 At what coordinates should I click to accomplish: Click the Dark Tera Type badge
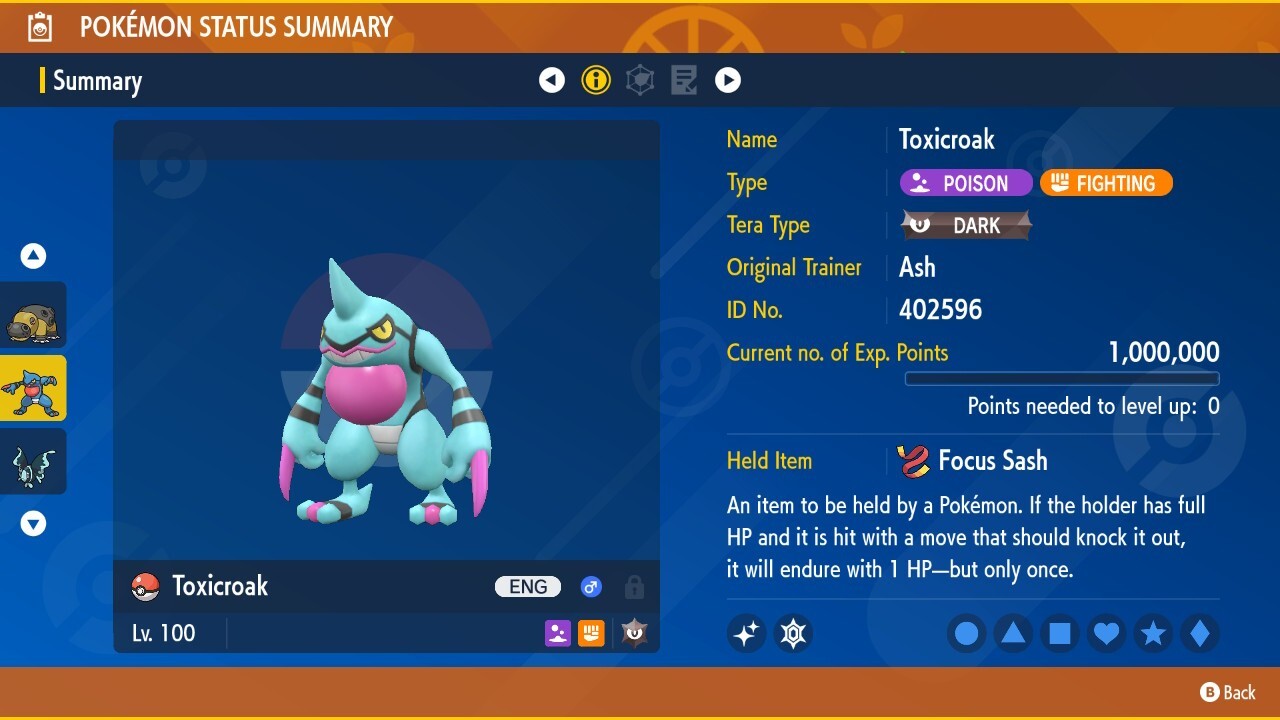pos(966,225)
